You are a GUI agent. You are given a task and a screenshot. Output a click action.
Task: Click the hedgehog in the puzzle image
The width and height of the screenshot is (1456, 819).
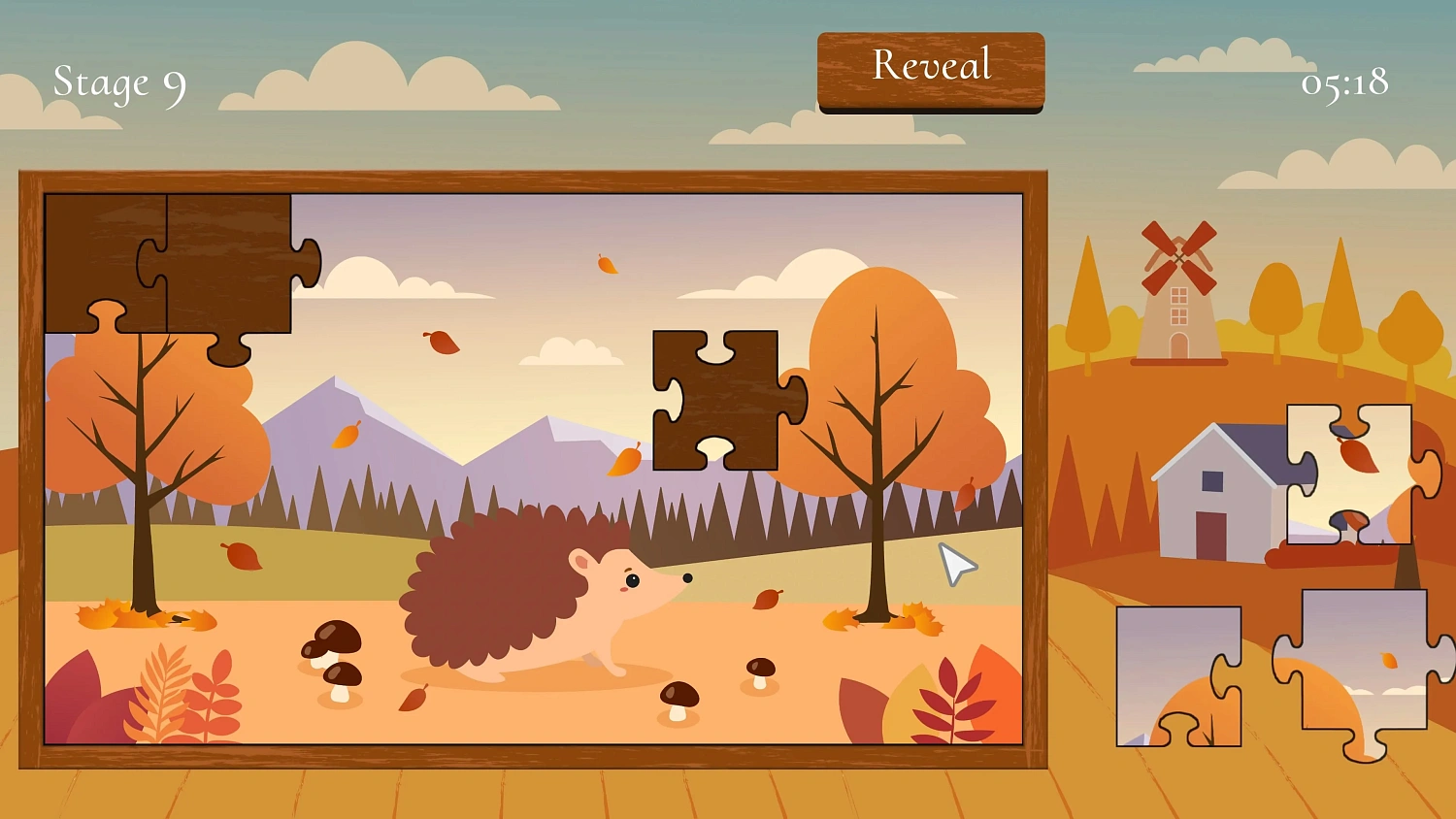pyautogui.click(x=544, y=602)
